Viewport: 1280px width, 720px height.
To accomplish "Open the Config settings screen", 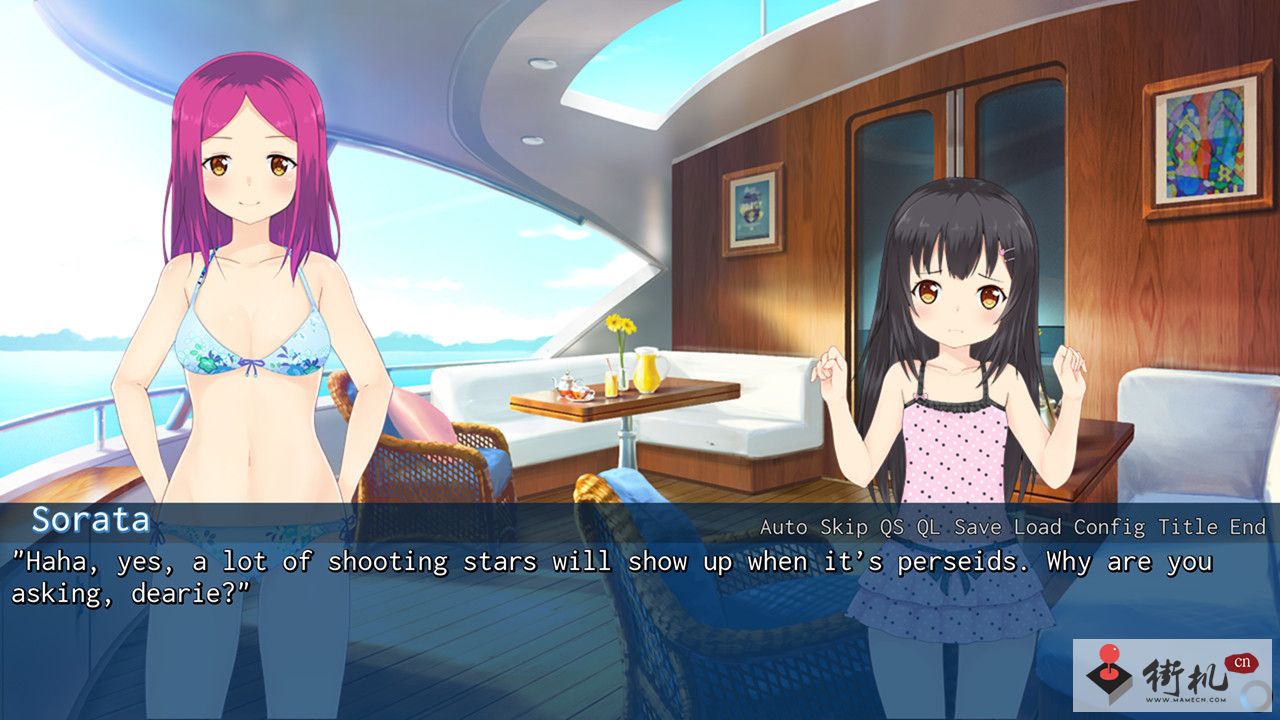I will (1110, 527).
